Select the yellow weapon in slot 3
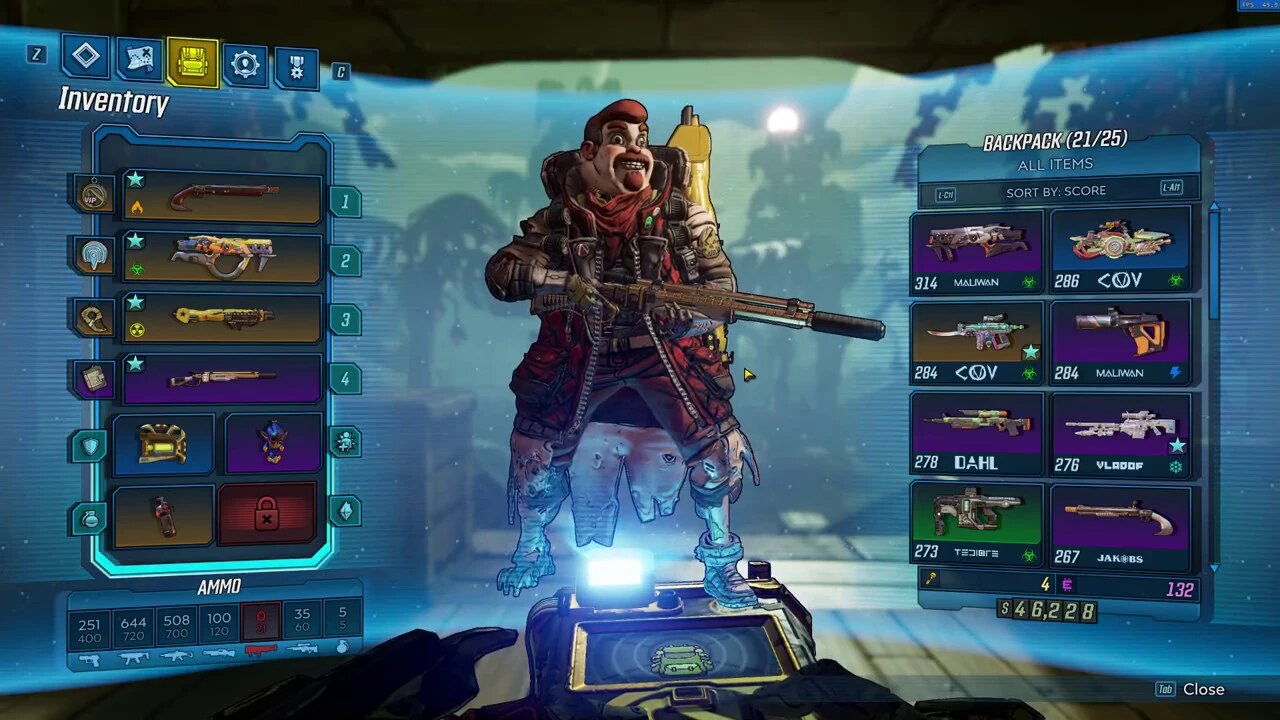Image resolution: width=1280 pixels, height=720 pixels. coord(222,318)
